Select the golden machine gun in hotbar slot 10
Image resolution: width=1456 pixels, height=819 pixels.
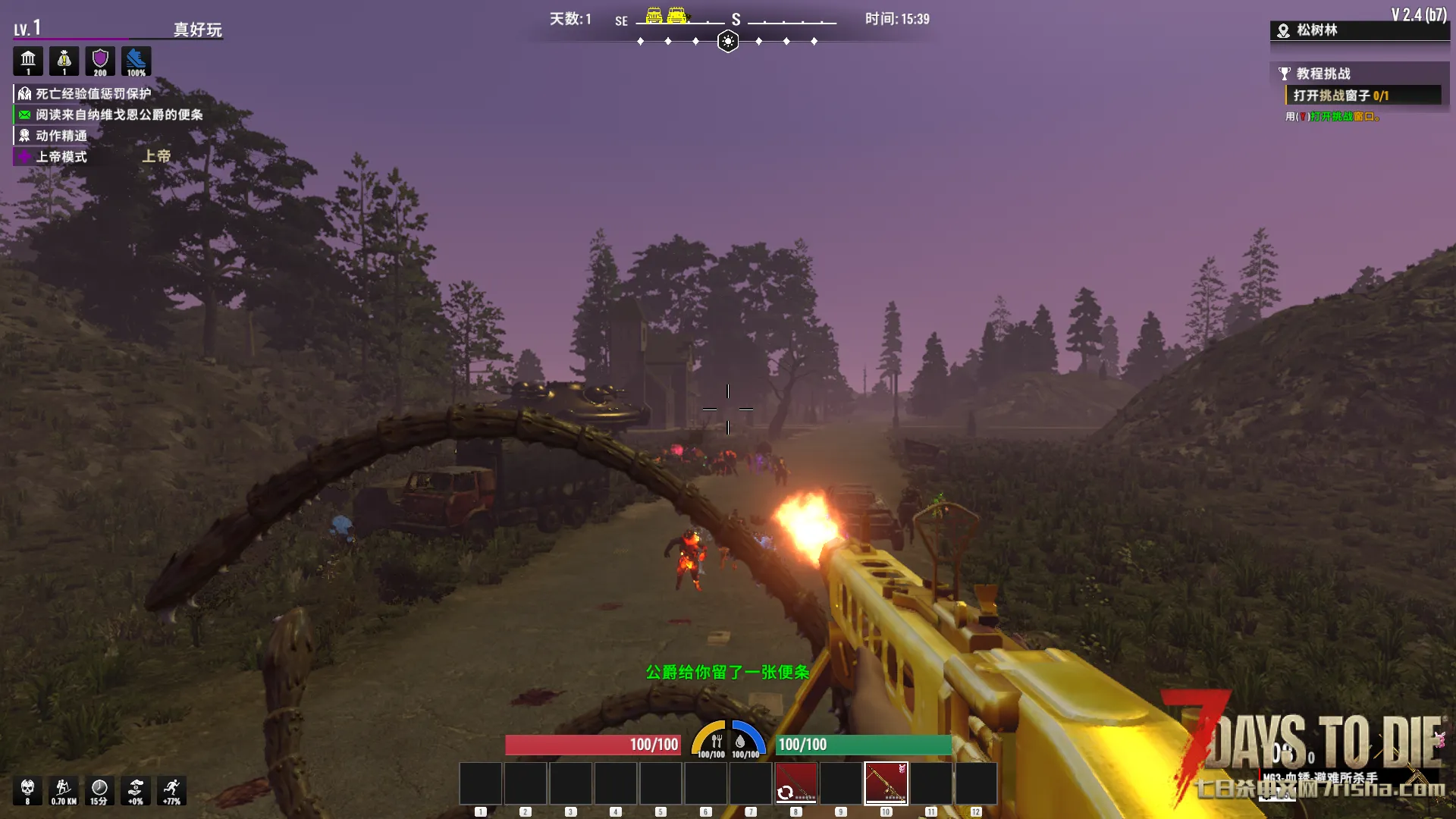pos(886,783)
